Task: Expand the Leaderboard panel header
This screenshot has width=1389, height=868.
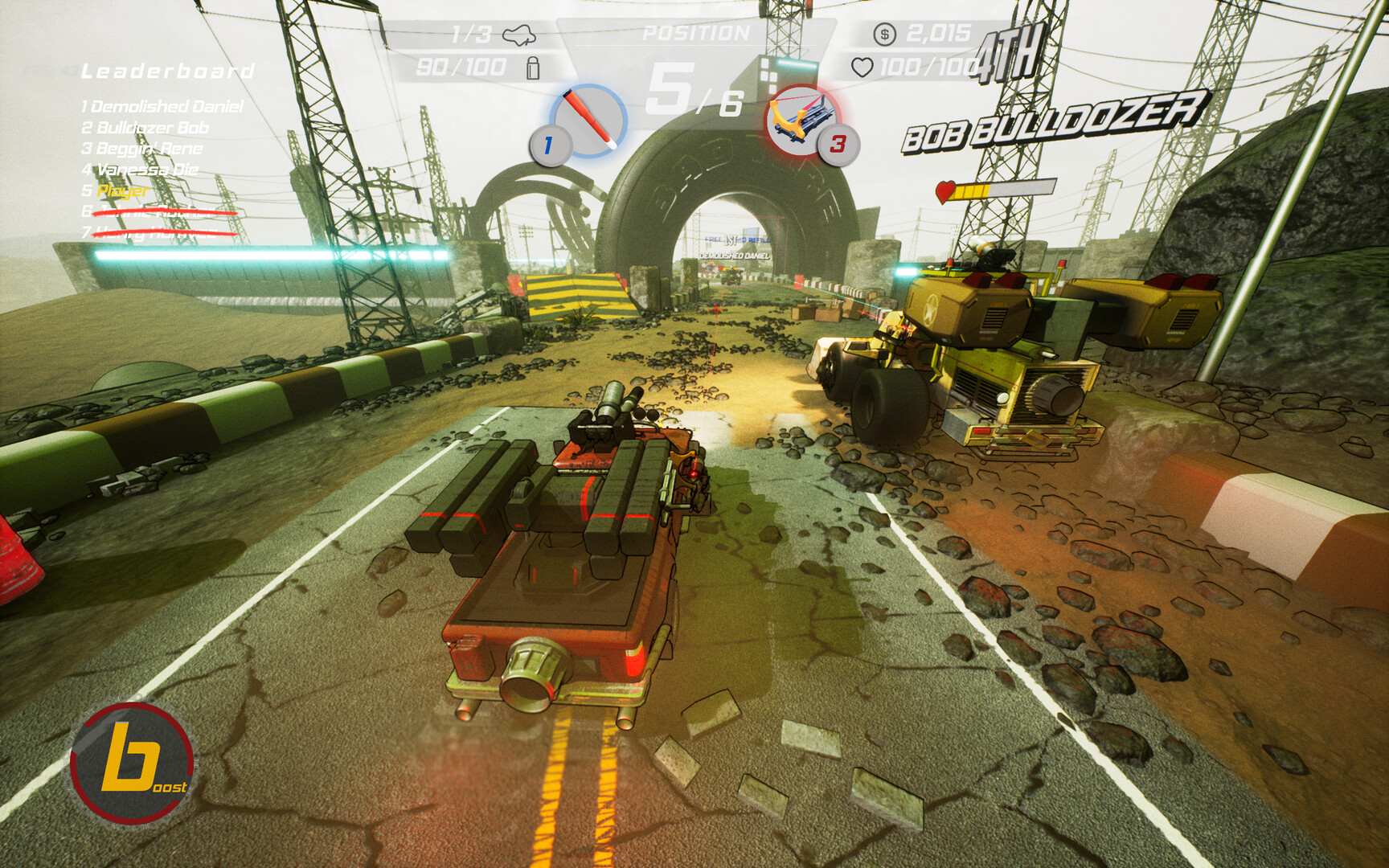Action: click(165, 71)
